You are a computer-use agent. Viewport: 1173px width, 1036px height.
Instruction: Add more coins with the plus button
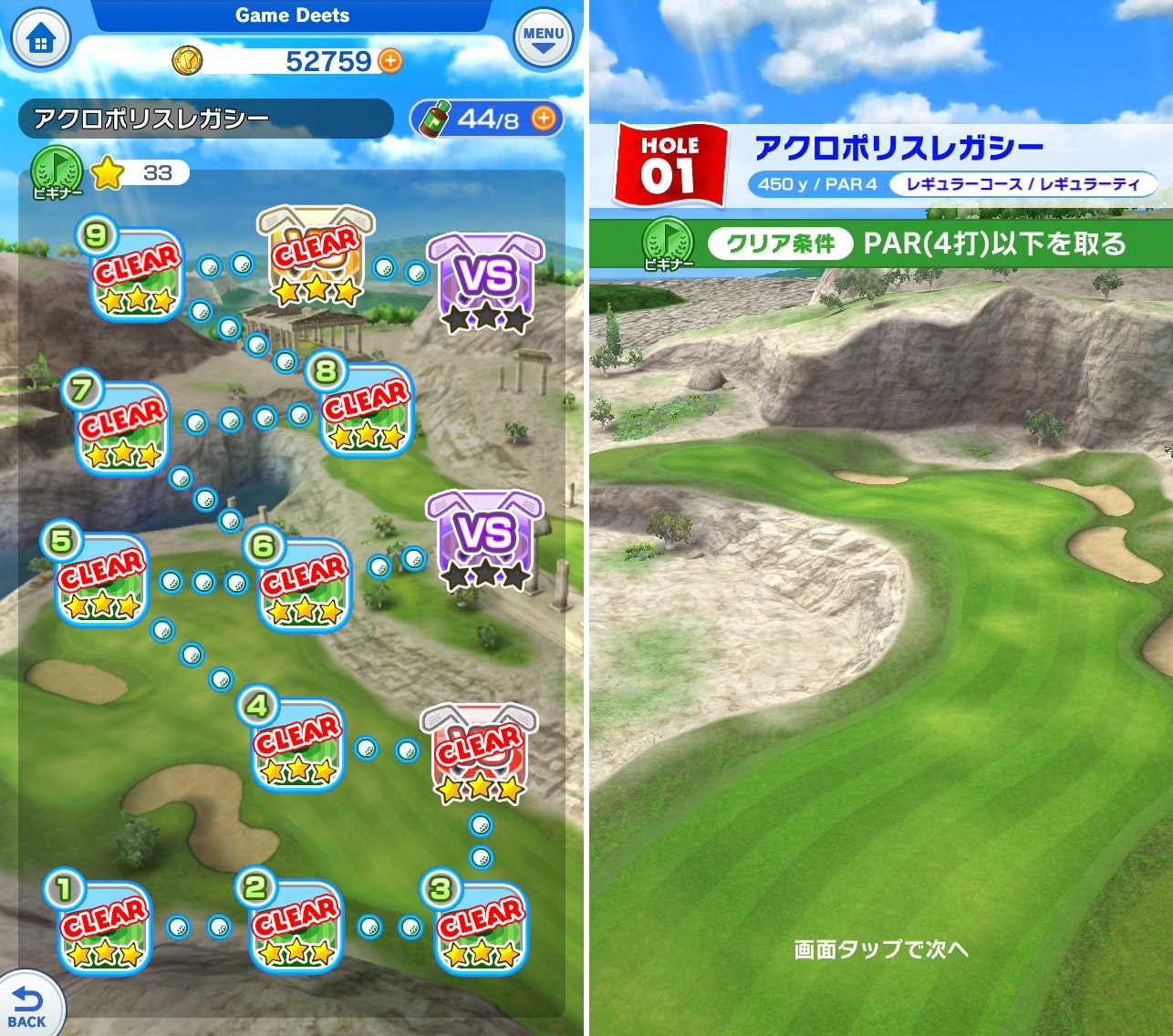click(389, 61)
